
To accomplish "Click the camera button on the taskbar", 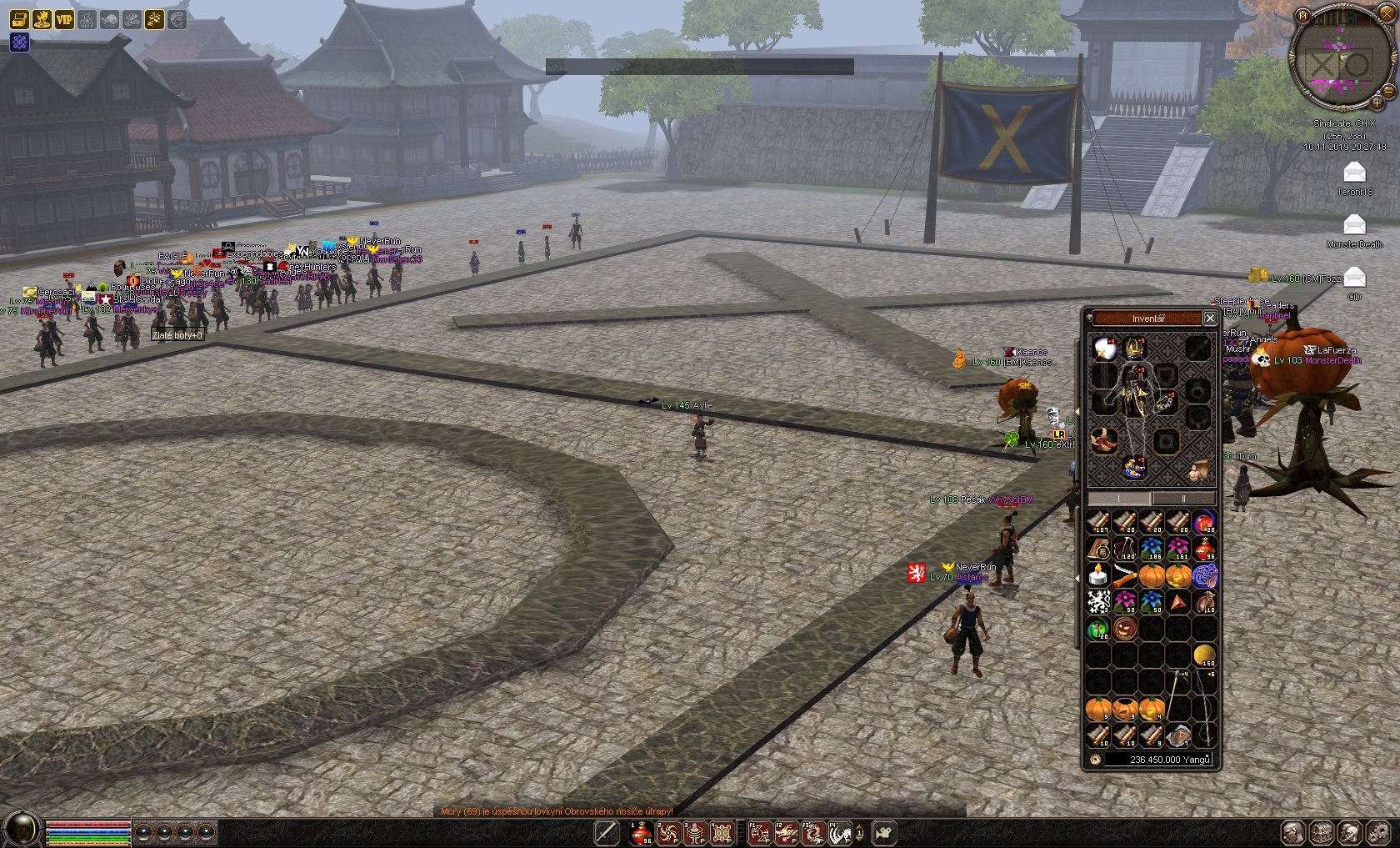I will [x=883, y=832].
